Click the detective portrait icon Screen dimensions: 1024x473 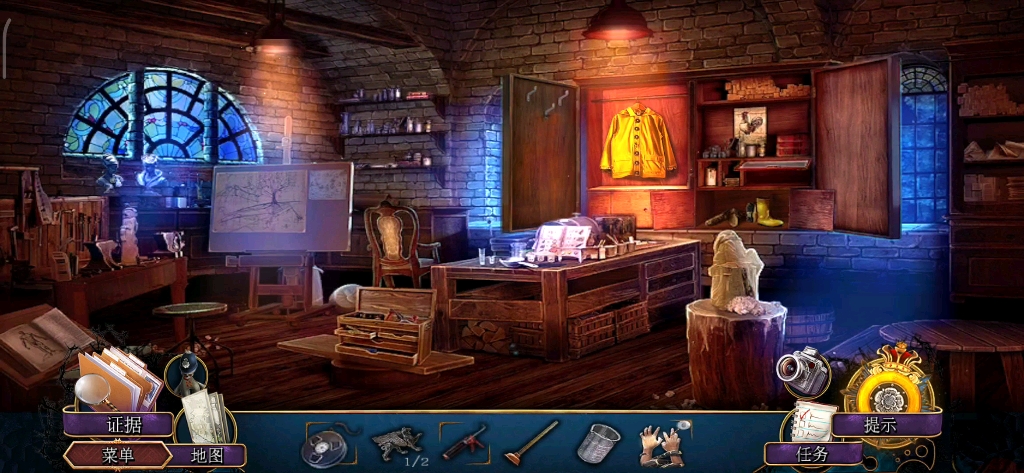coord(186,375)
